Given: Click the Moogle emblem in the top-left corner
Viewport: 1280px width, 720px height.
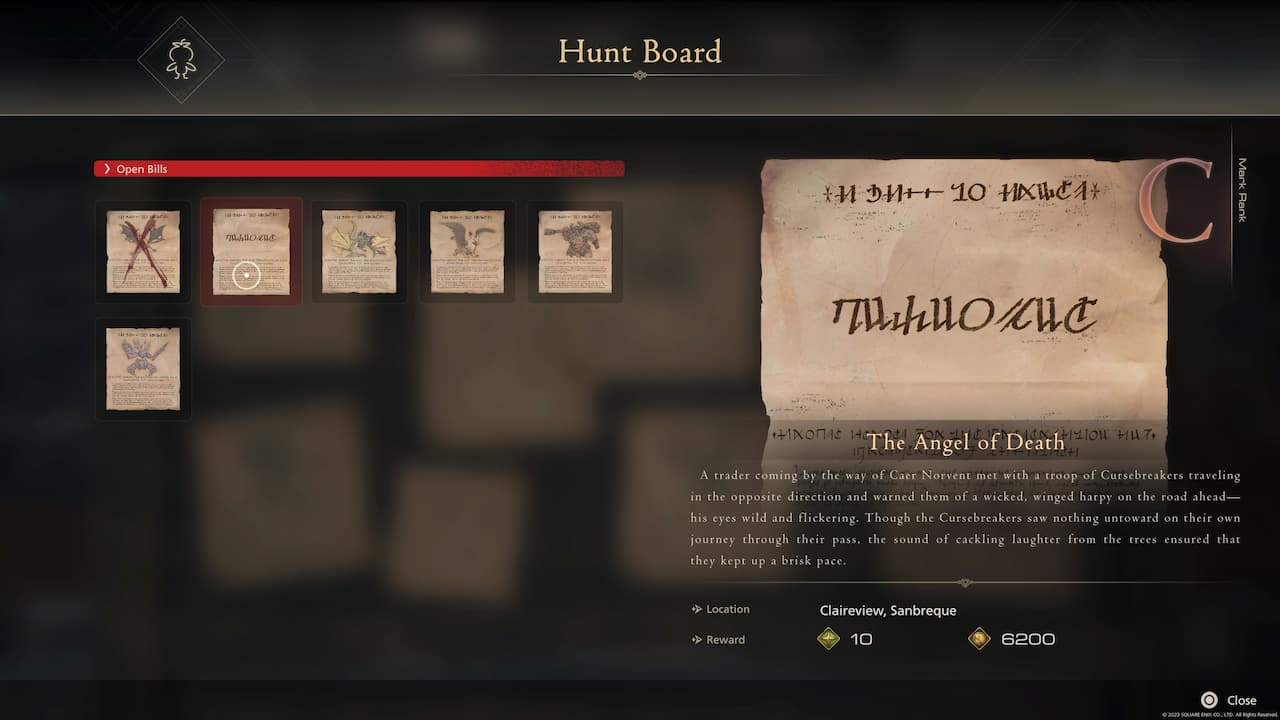Looking at the screenshot, I should [180, 58].
